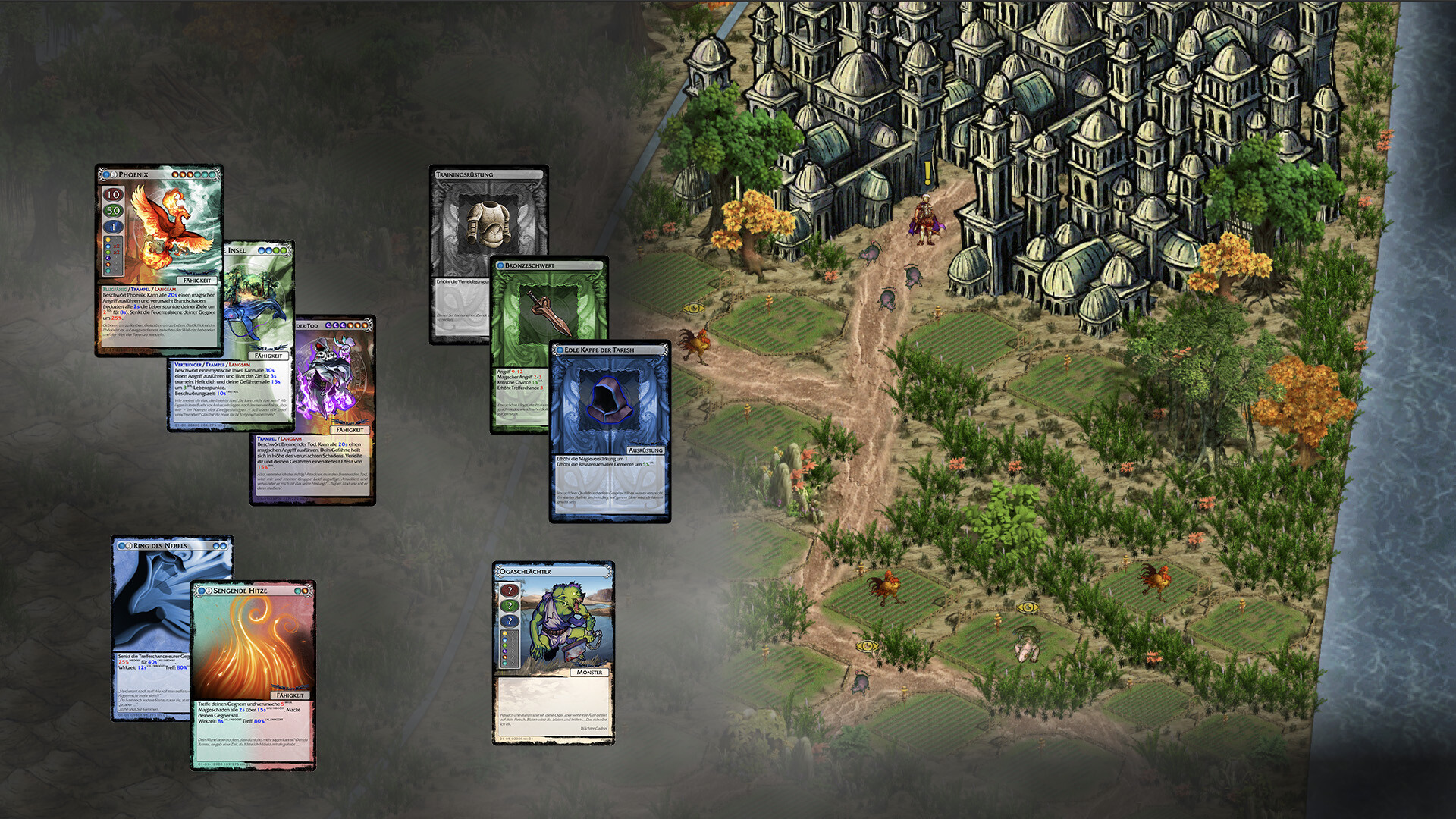This screenshot has width=1456, height=819.
Task: Click the green 50 health orb on Phoenix card
Action: pos(113,210)
